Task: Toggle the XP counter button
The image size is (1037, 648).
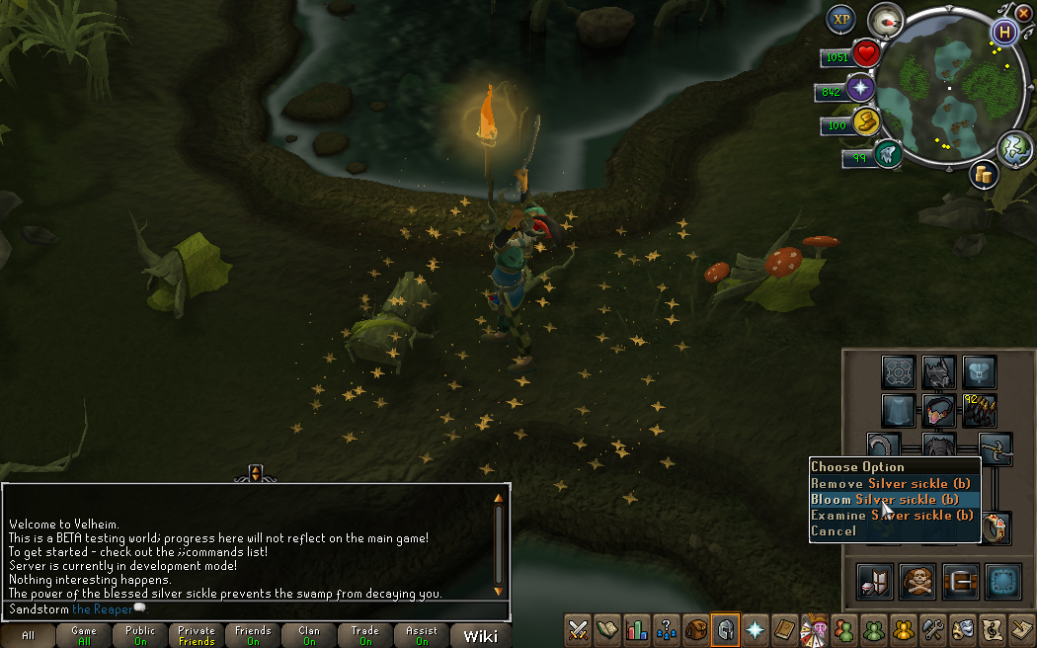Action: (x=841, y=19)
